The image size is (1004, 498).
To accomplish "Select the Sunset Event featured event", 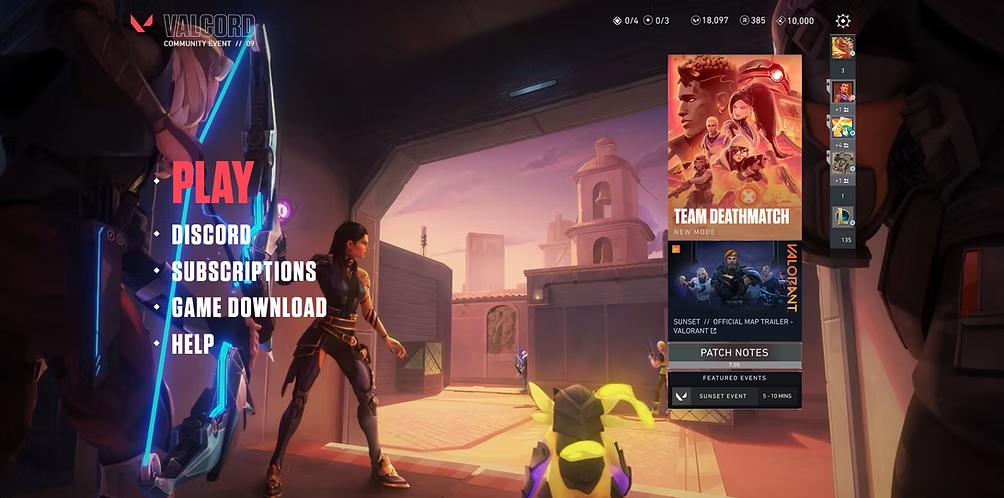I will pyautogui.click(x=734, y=396).
